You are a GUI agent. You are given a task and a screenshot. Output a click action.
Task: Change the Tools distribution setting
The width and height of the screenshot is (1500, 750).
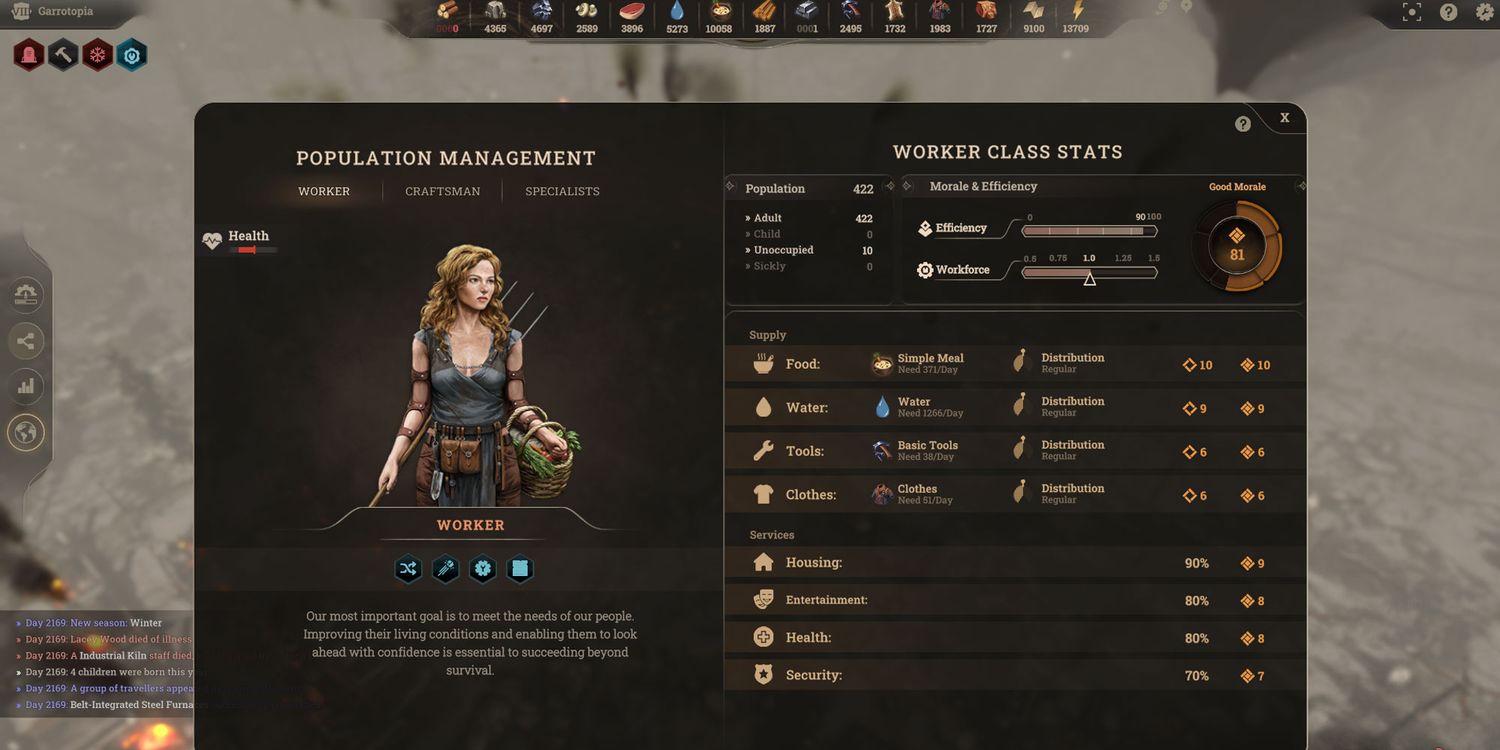point(1071,450)
